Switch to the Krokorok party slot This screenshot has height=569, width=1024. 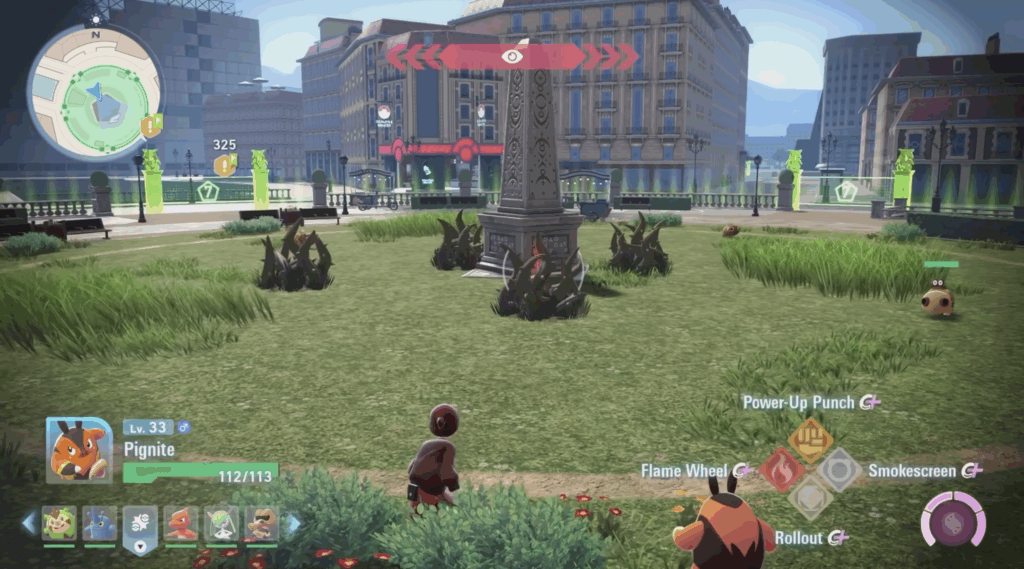pyautogui.click(x=261, y=523)
